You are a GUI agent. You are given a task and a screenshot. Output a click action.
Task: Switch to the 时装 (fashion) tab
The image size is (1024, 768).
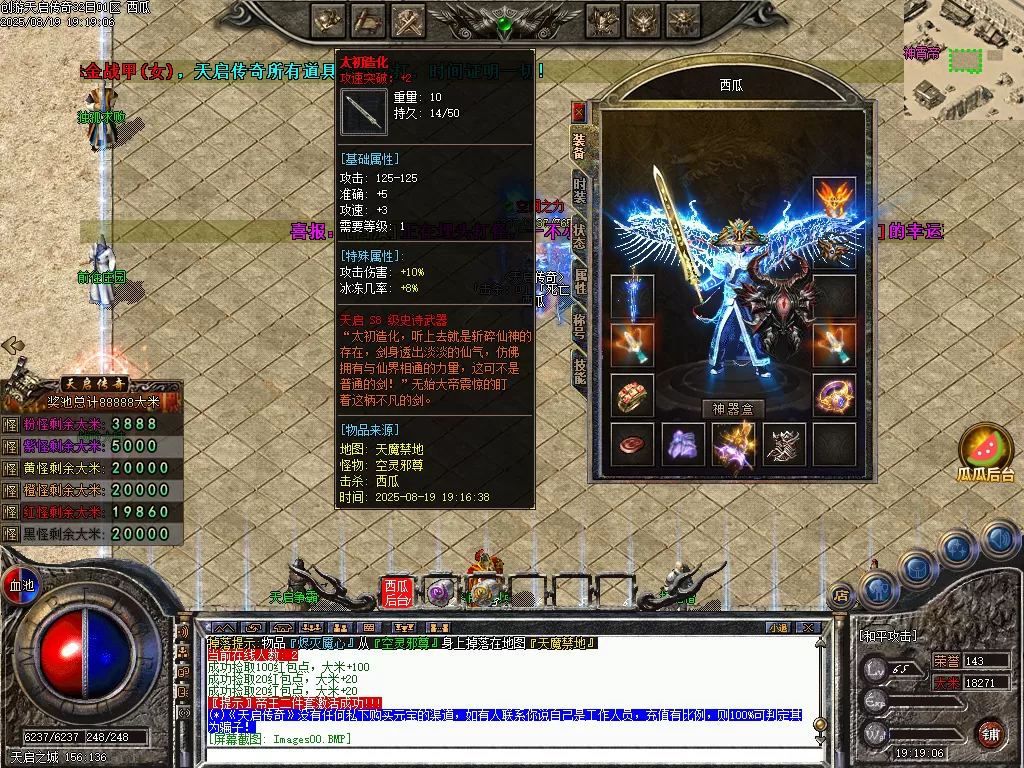[579, 189]
